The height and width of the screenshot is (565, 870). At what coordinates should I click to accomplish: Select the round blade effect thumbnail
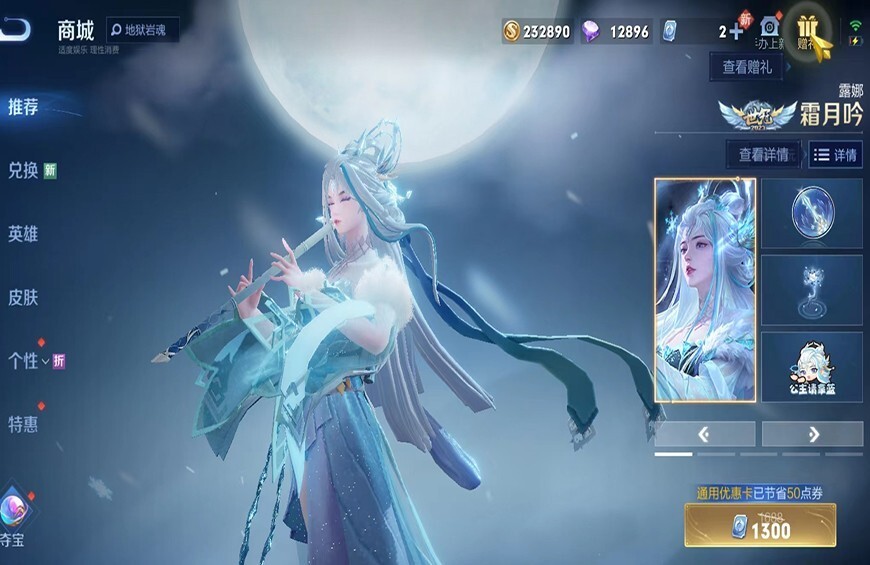[811, 214]
